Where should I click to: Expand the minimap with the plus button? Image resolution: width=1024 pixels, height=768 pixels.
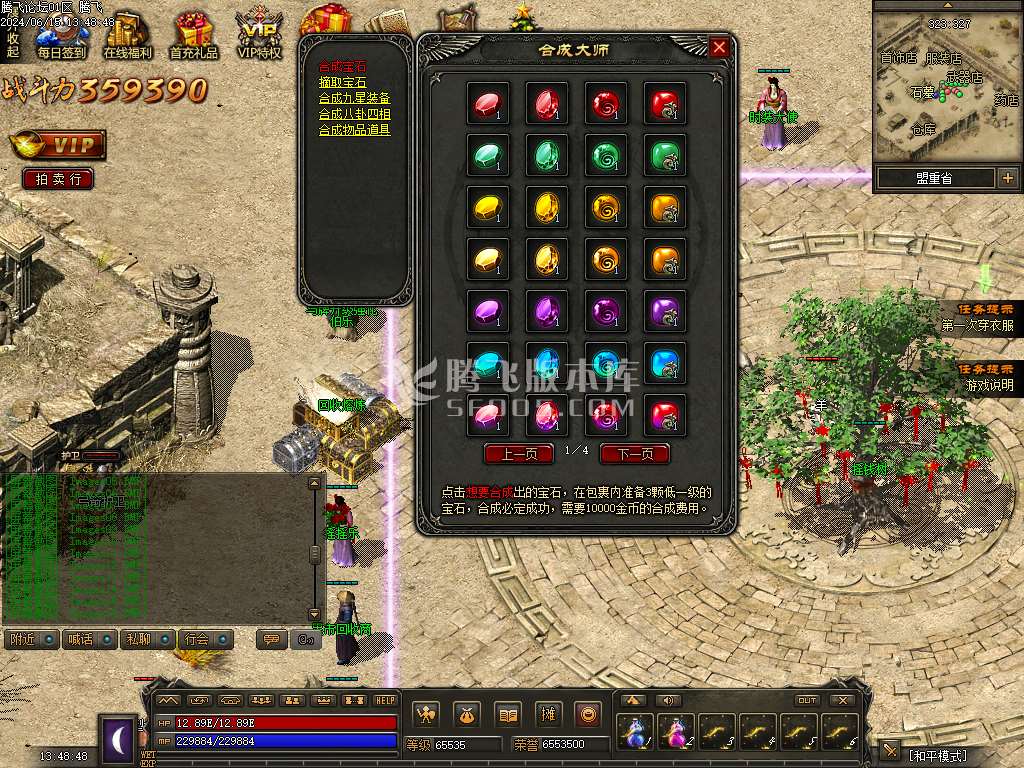pyautogui.click(x=1007, y=178)
